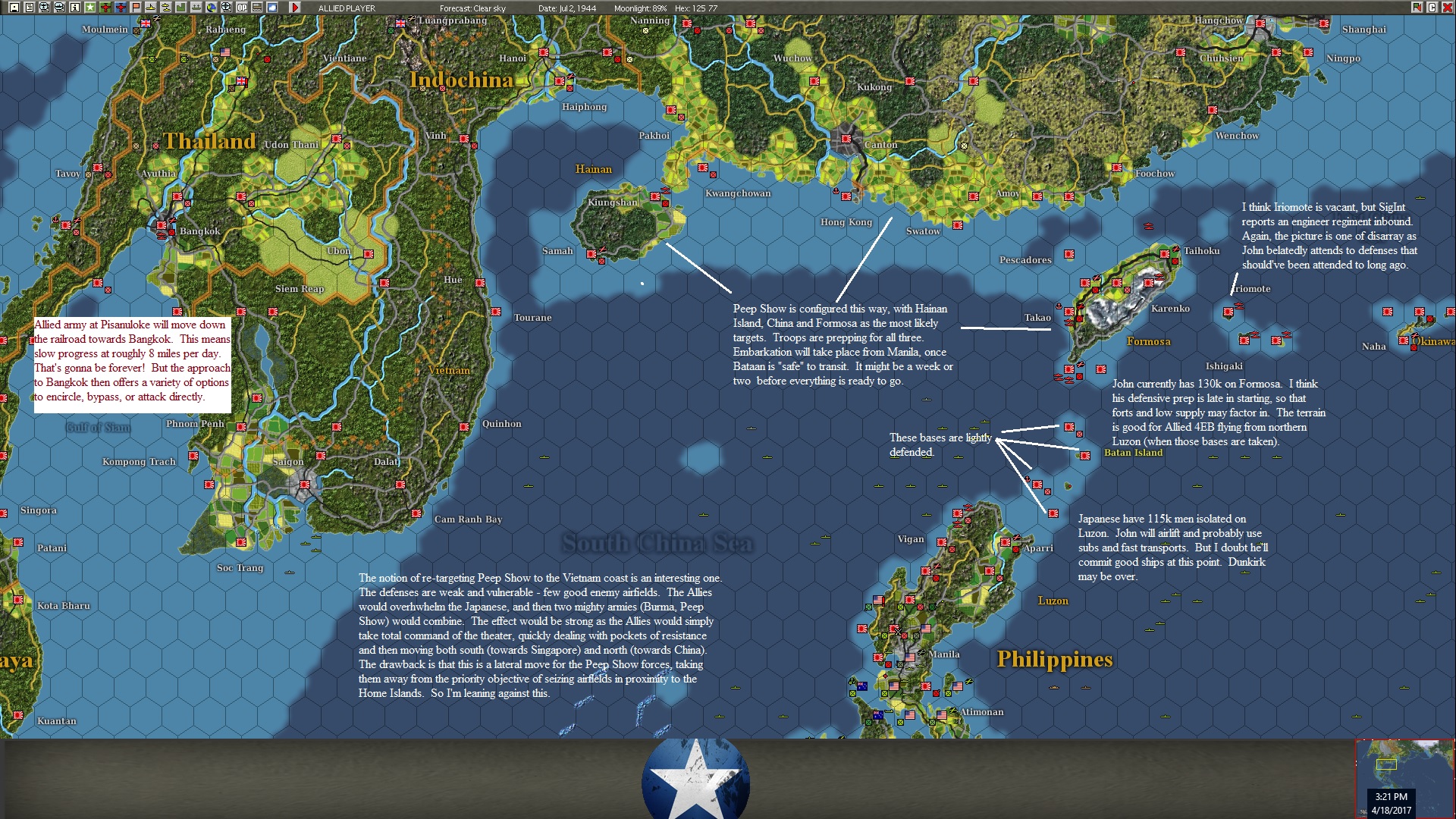Screen dimensions: 1456x819
Task: Run the turn with the red arrow
Action: [297, 8]
